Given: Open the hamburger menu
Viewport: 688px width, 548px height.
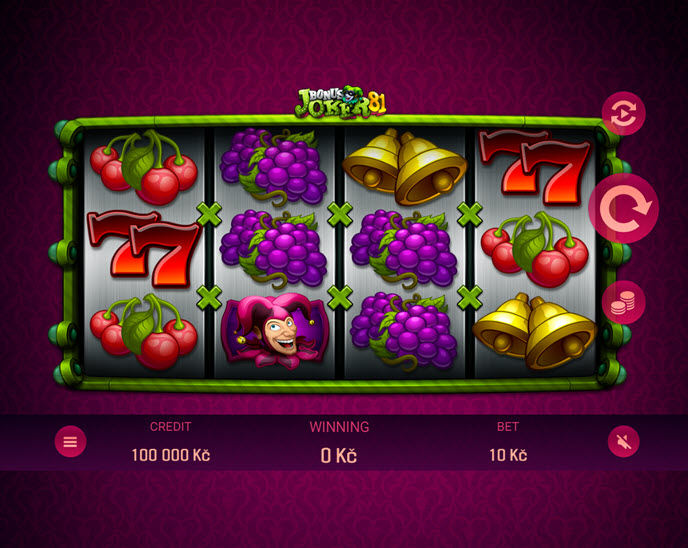Looking at the screenshot, I should point(70,441).
